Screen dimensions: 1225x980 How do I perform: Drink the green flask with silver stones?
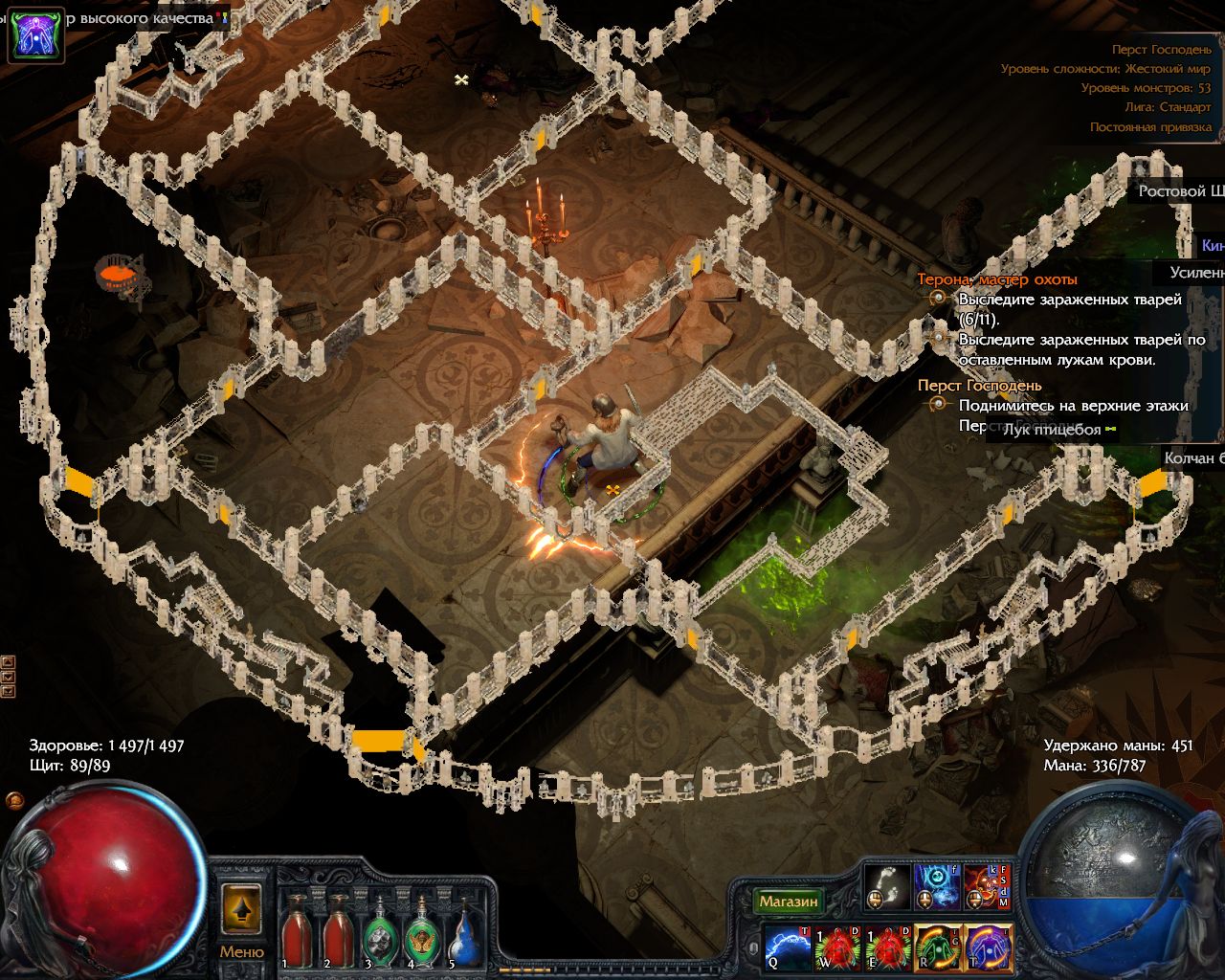coord(380,933)
